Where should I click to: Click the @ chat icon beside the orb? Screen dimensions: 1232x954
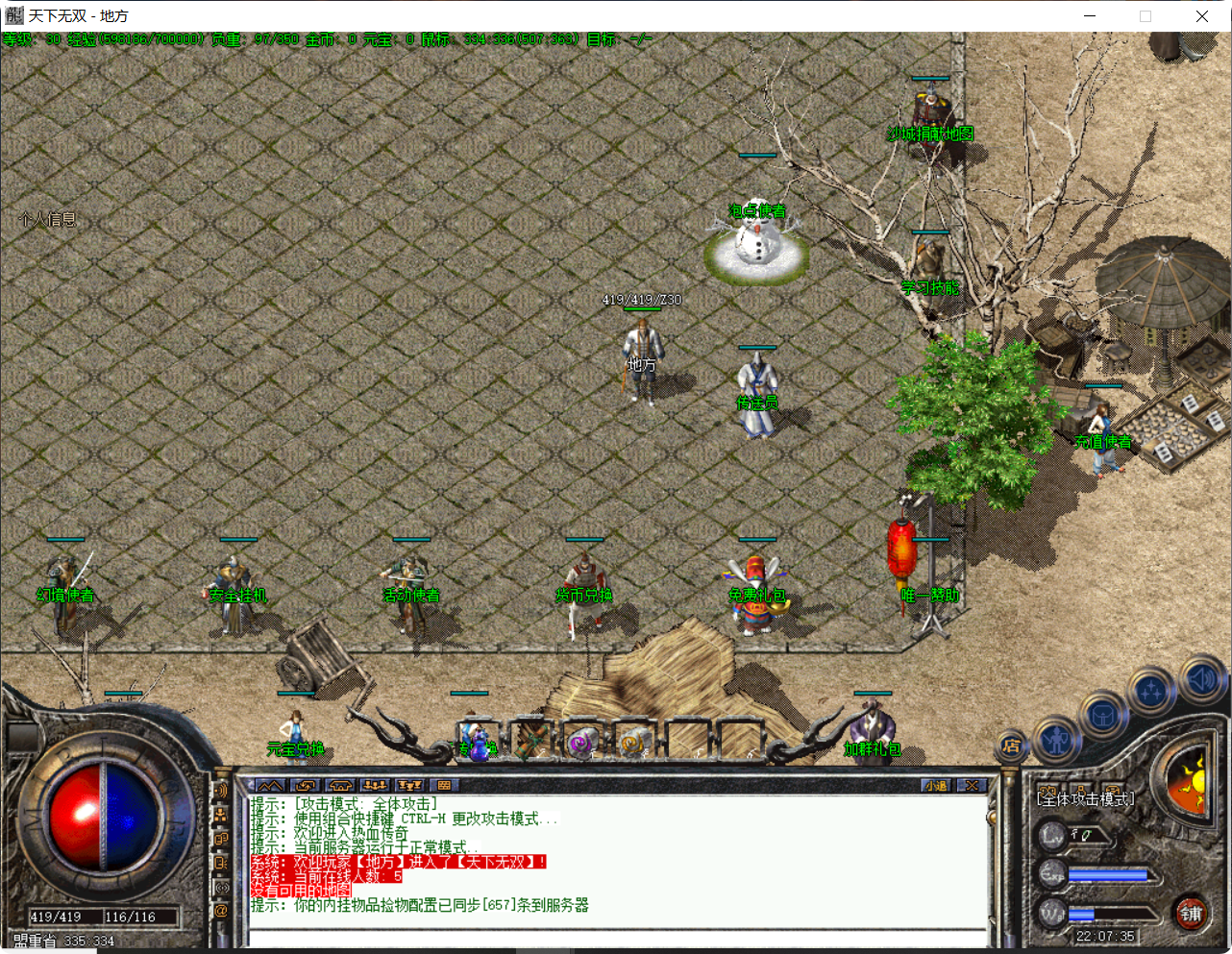point(220,910)
